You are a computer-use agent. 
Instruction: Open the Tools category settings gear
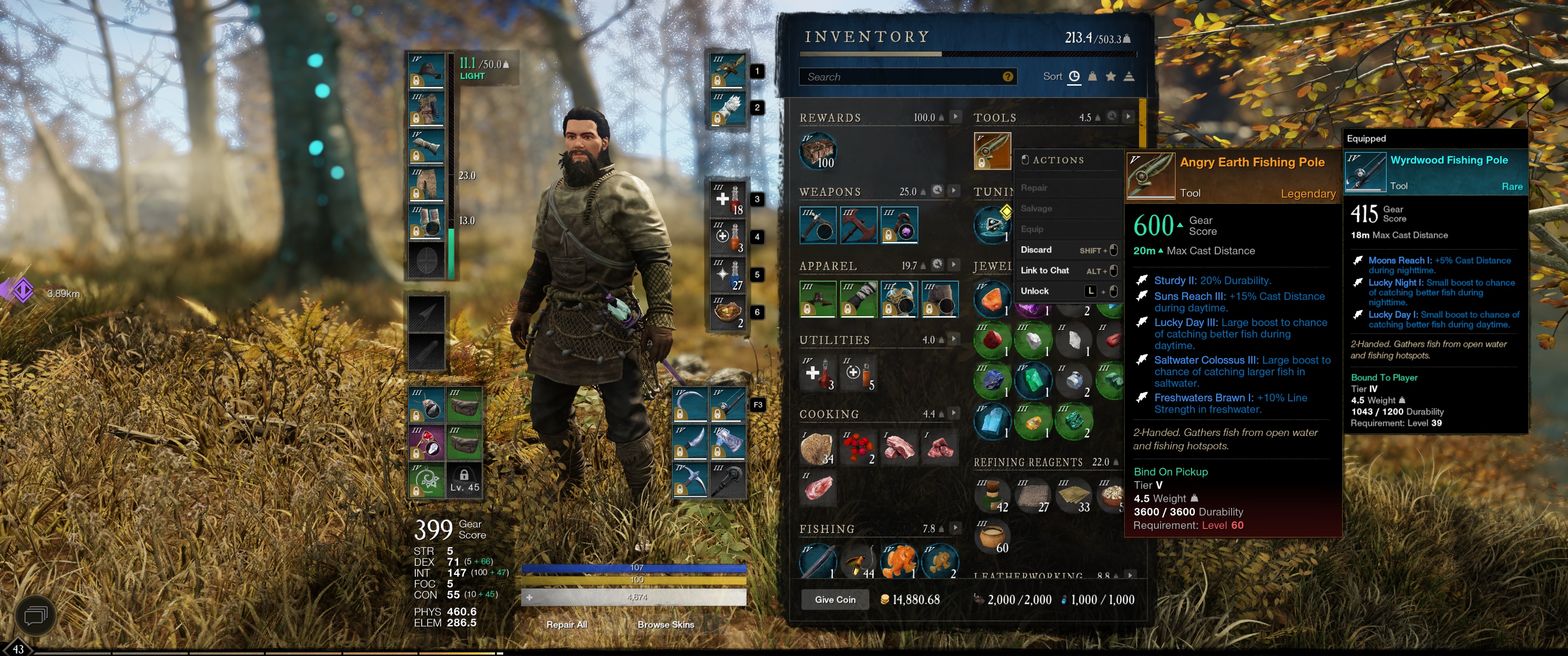(1113, 117)
